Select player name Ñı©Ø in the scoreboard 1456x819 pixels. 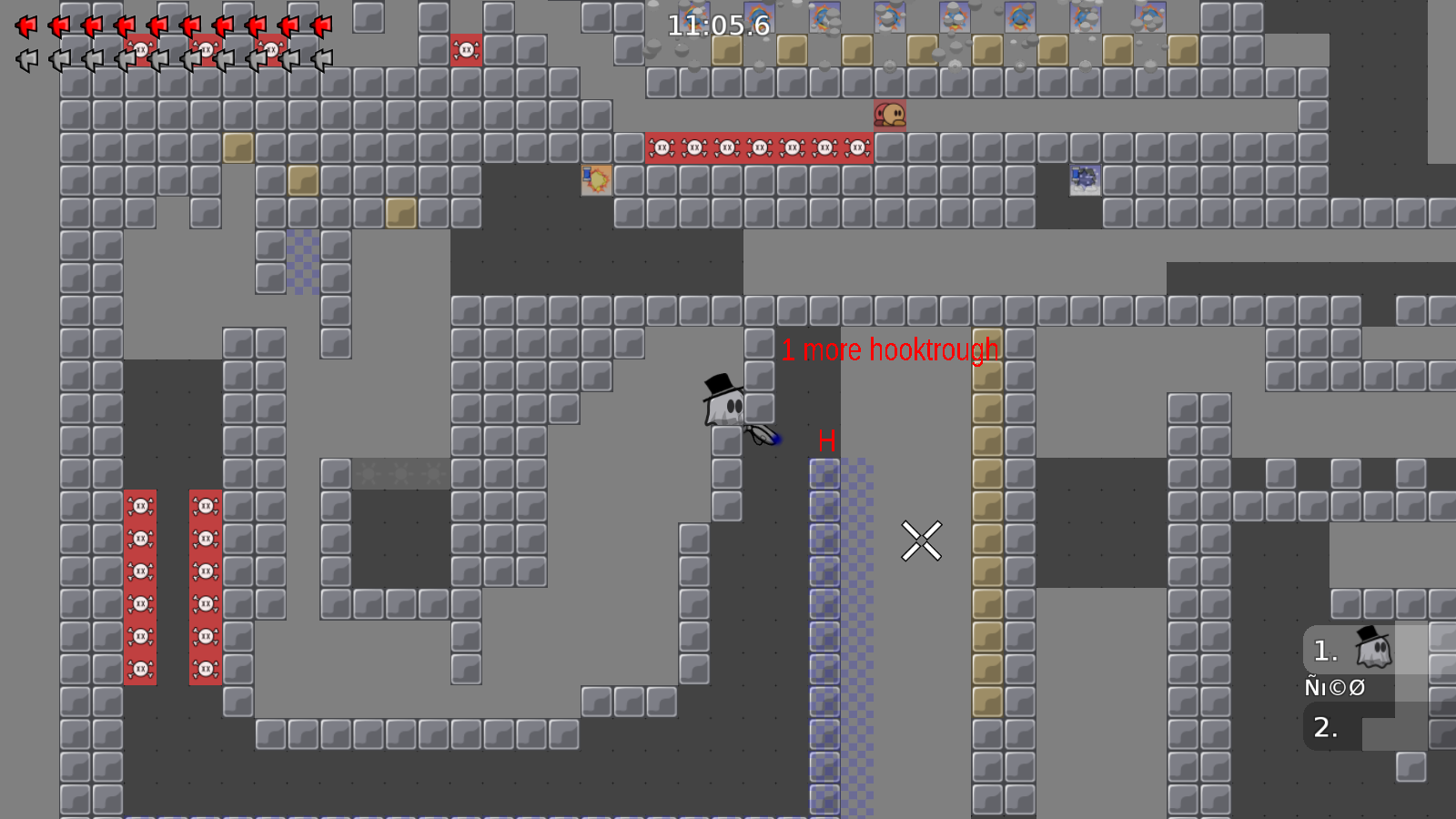1333,687
